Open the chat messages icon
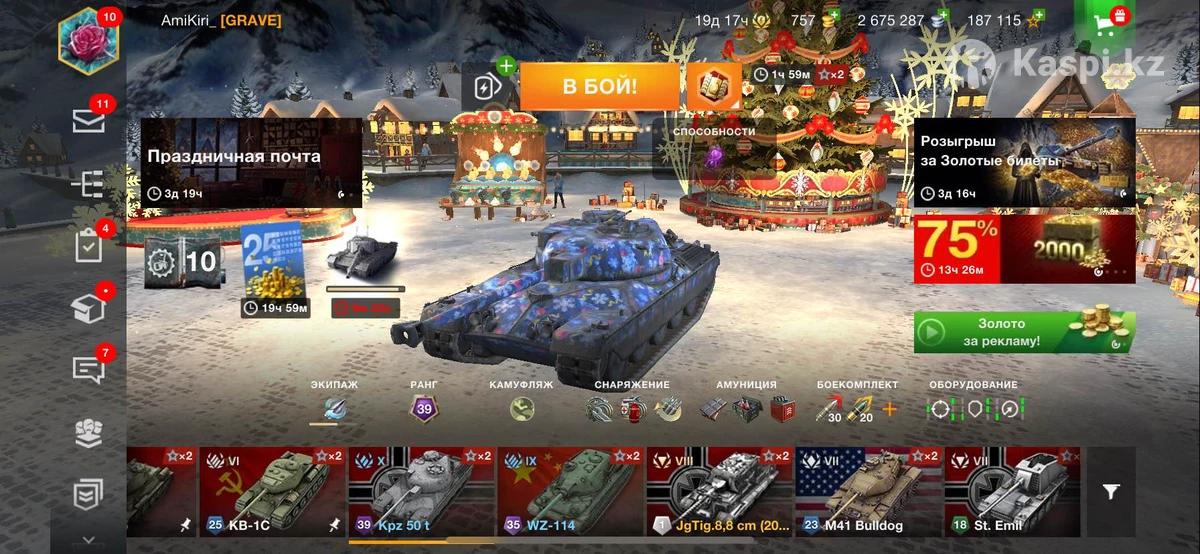The height and width of the screenshot is (554, 1200). 89,369
